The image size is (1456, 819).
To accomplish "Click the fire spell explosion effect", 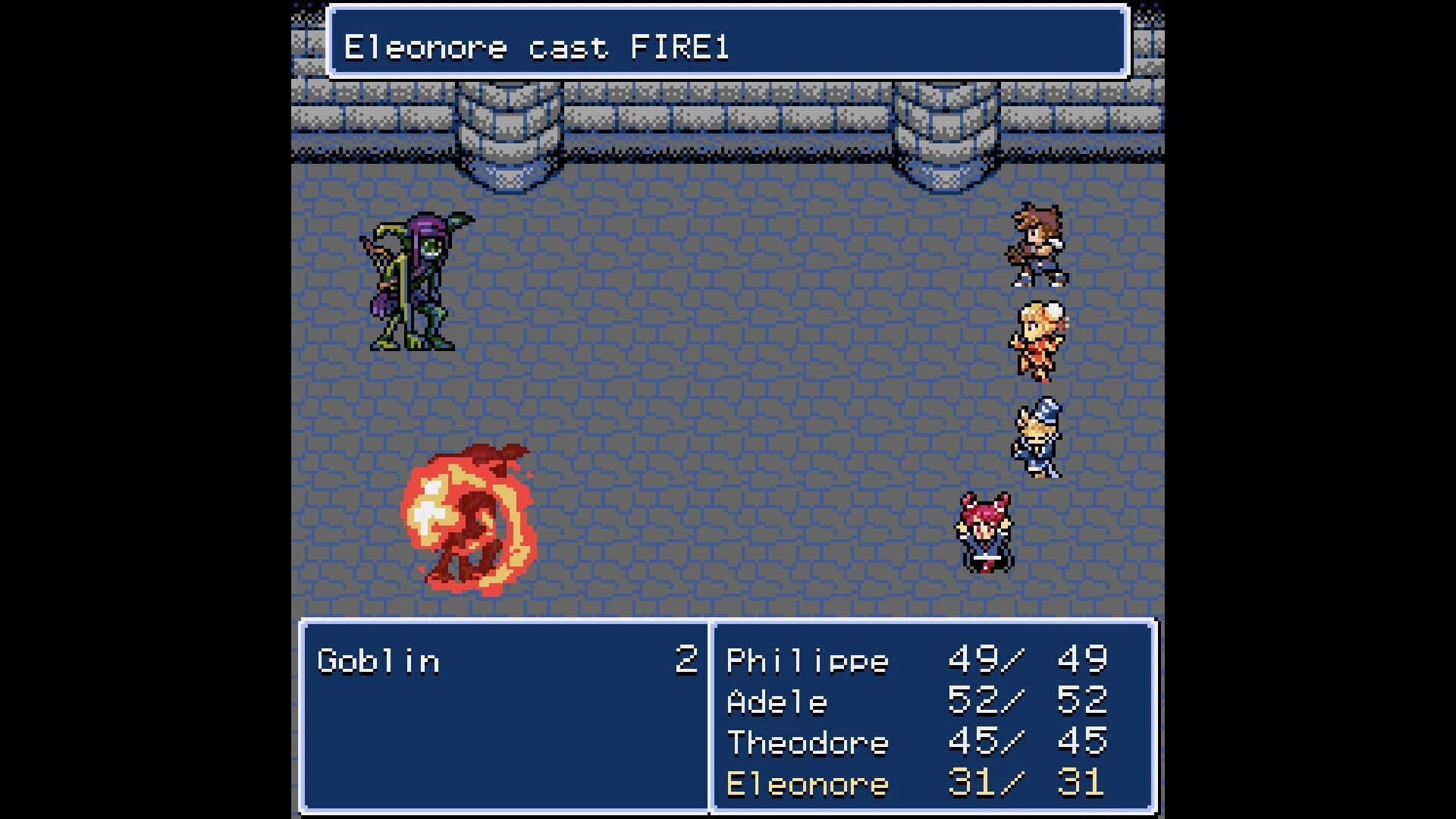I will pos(470,523).
